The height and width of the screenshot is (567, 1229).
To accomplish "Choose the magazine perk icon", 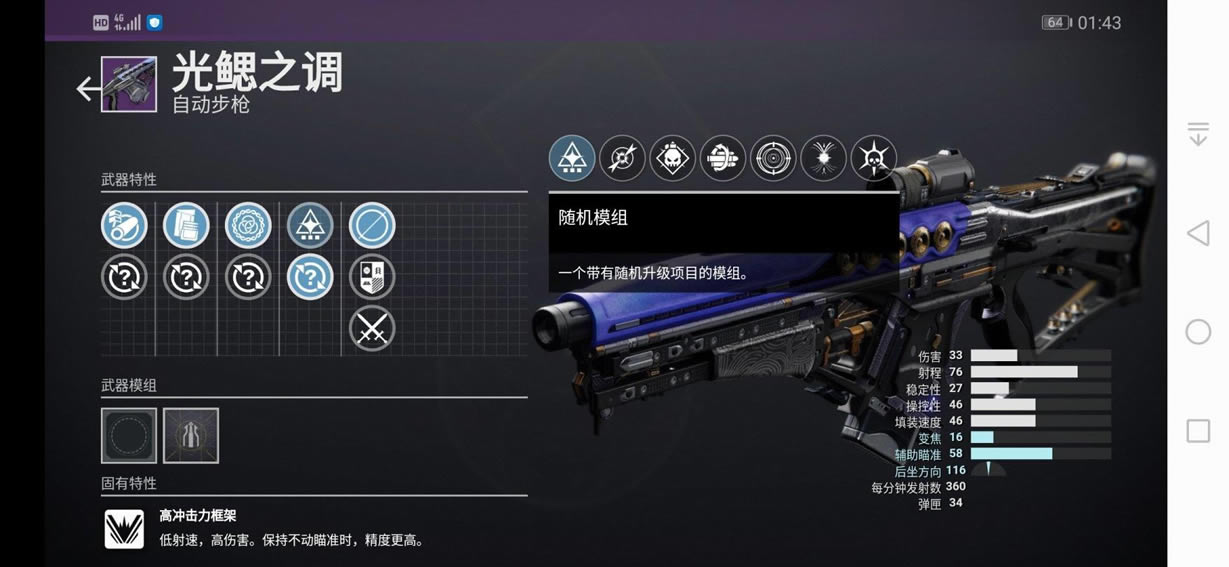I will [x=186, y=225].
